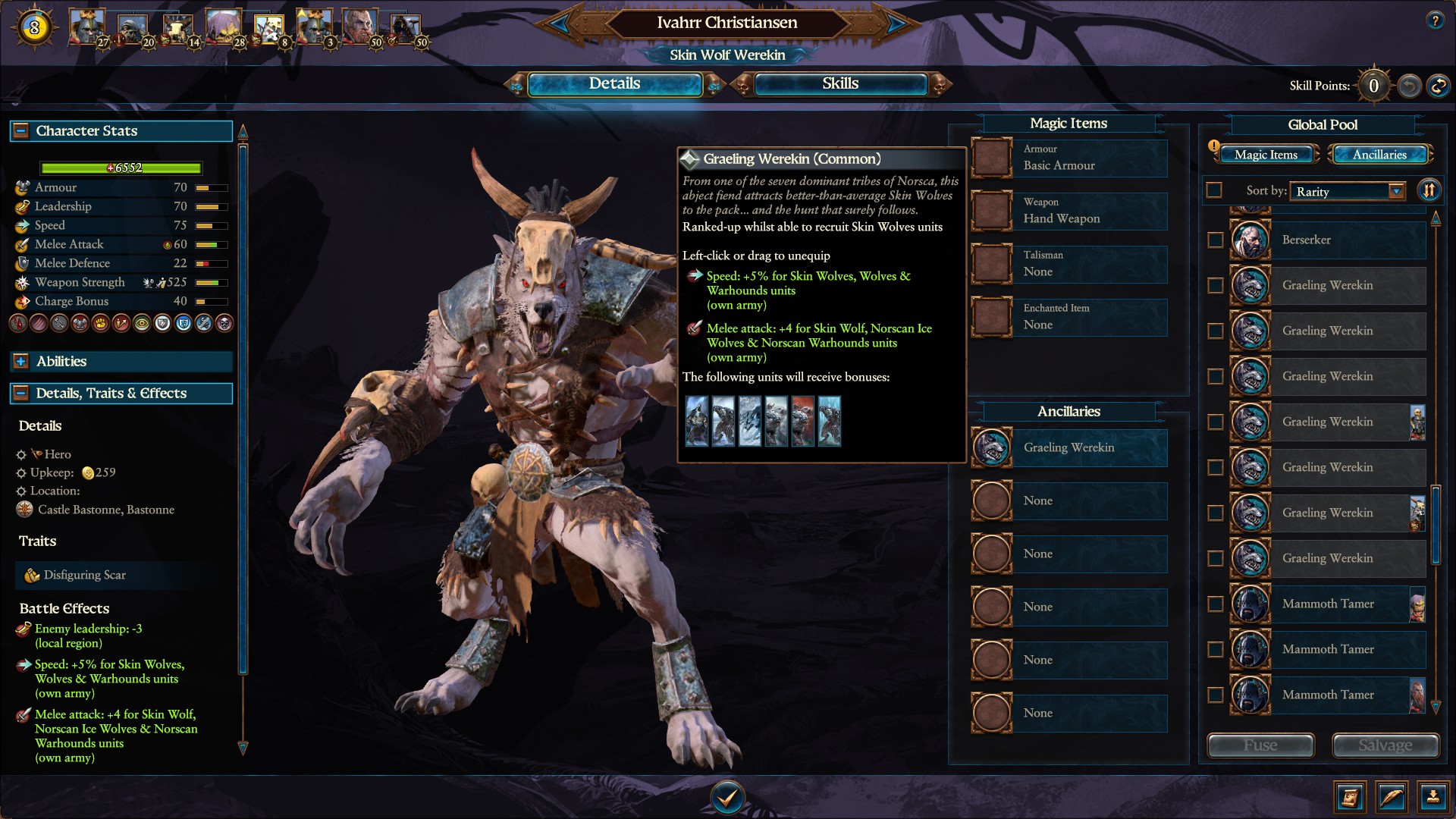Click the Salvage button

click(1385, 745)
